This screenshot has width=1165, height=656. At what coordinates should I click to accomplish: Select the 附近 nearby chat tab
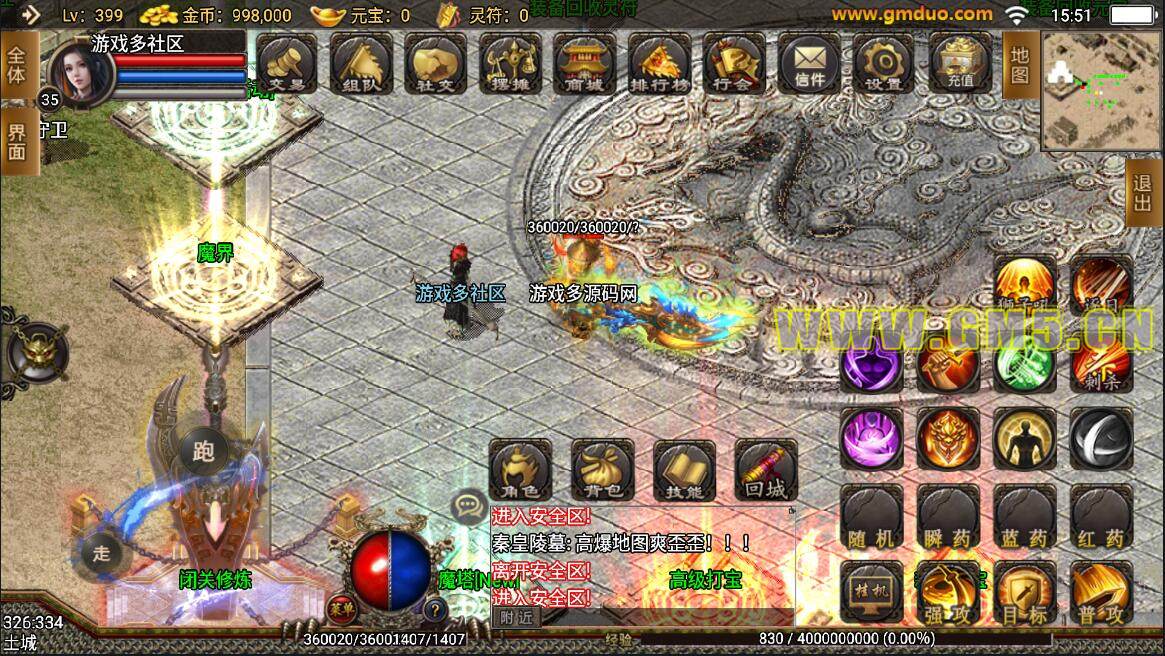coord(516,618)
